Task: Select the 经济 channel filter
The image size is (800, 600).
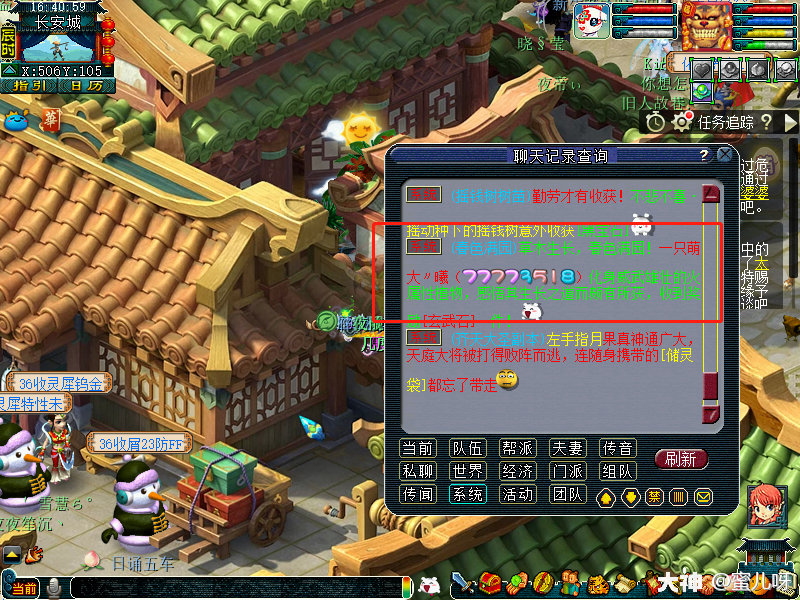Action: point(518,471)
